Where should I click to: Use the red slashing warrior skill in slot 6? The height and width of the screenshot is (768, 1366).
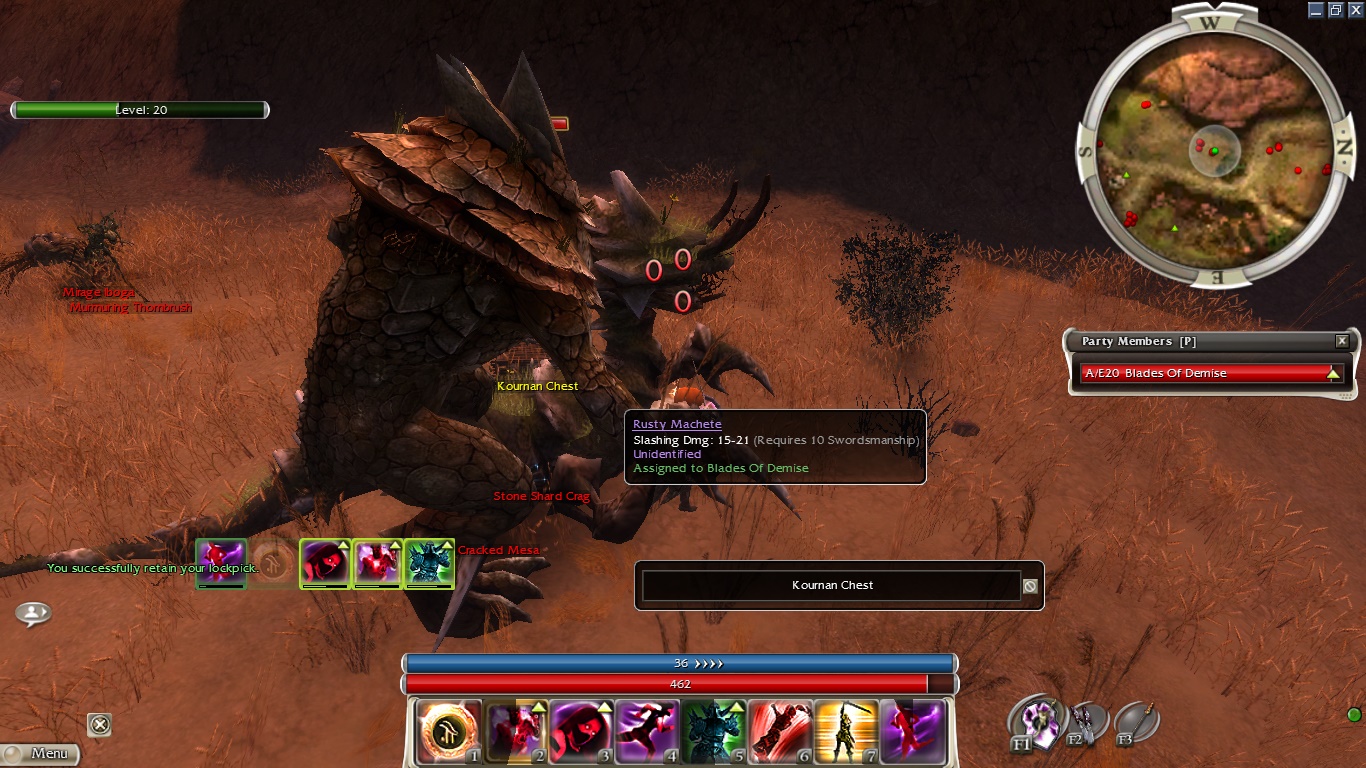[780, 732]
